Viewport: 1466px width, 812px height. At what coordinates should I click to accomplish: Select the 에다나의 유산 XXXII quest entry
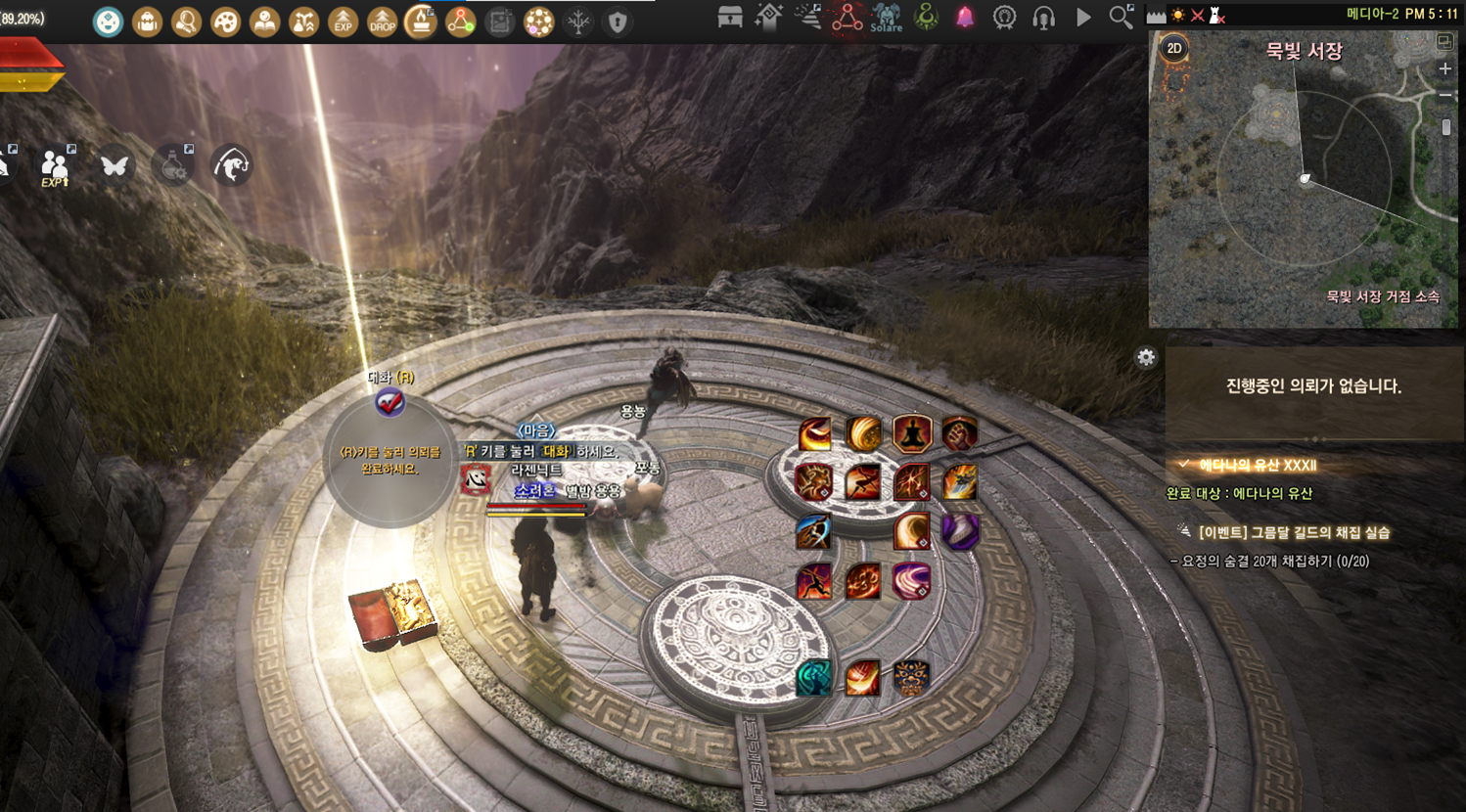click(1257, 465)
